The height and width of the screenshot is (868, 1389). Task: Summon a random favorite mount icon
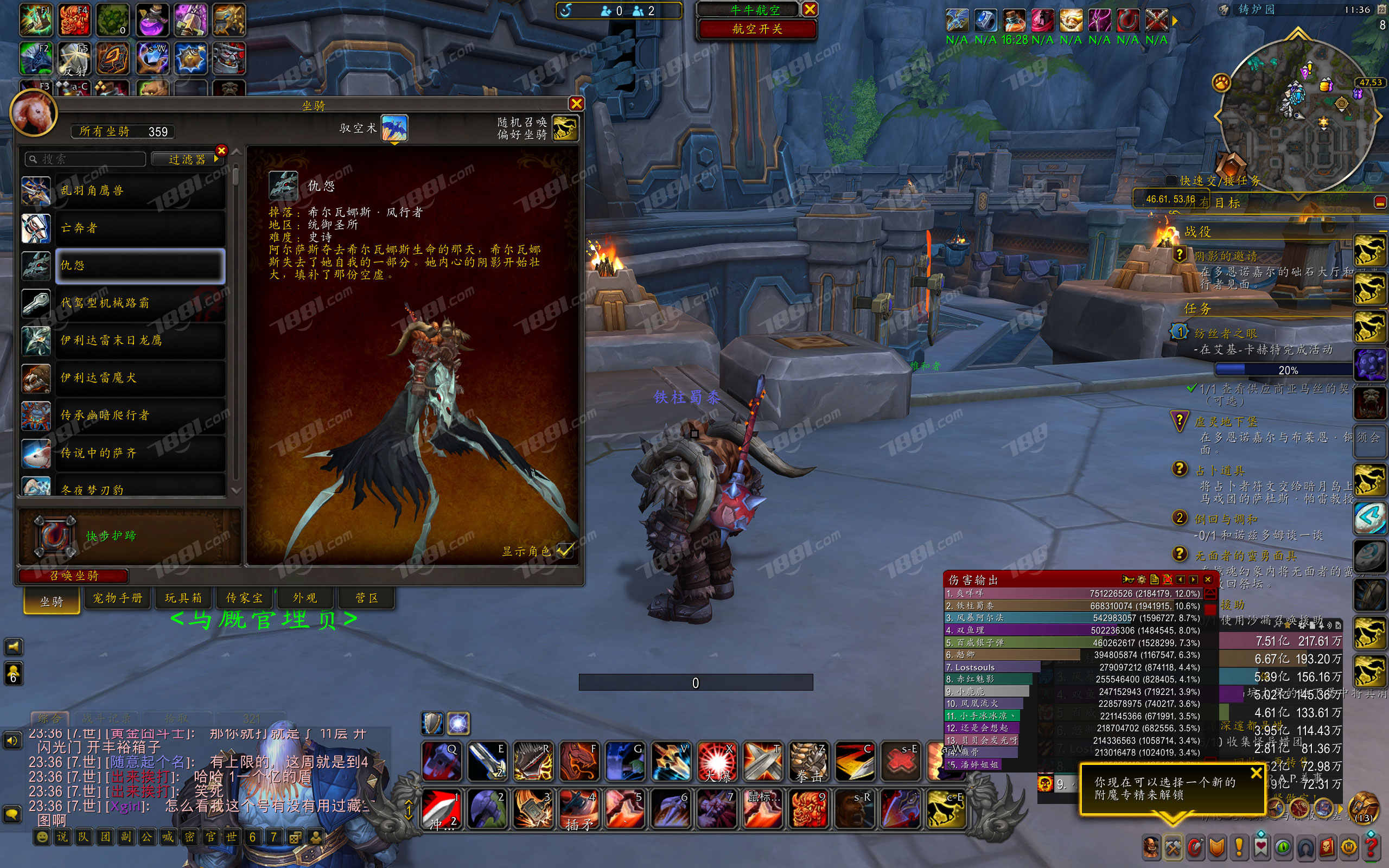[x=565, y=127]
